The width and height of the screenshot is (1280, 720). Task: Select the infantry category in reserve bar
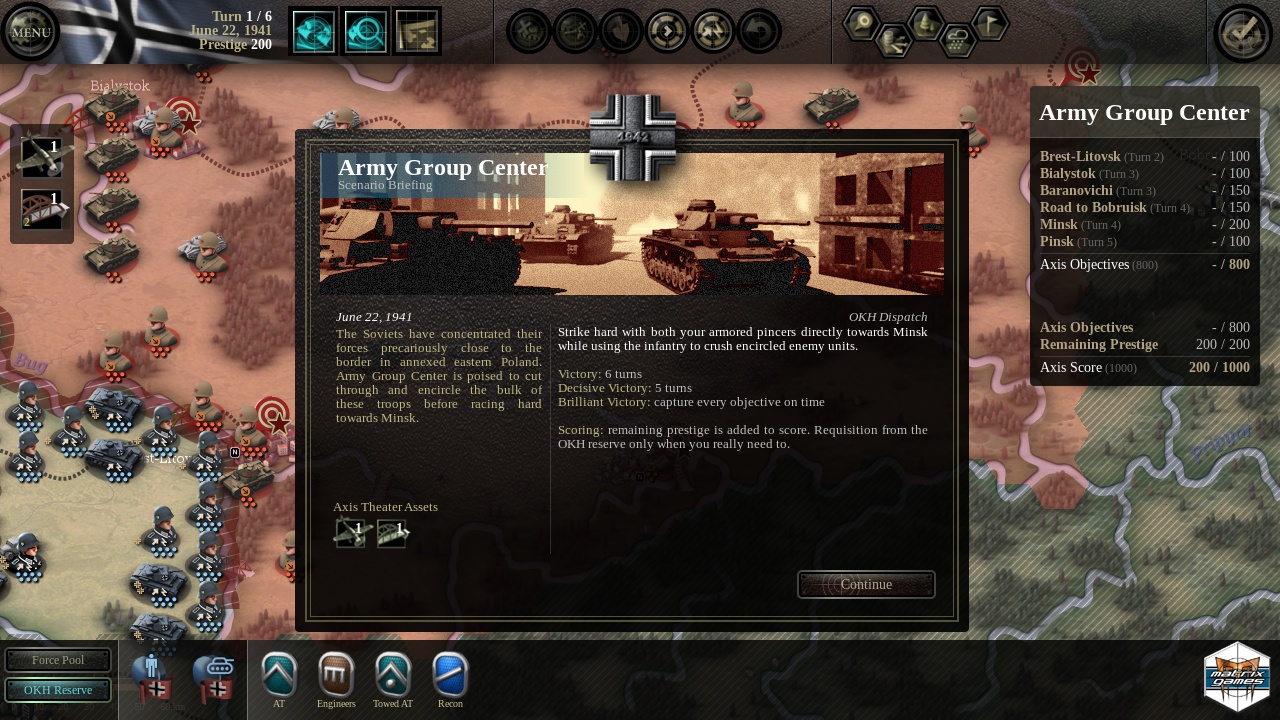coord(153,676)
